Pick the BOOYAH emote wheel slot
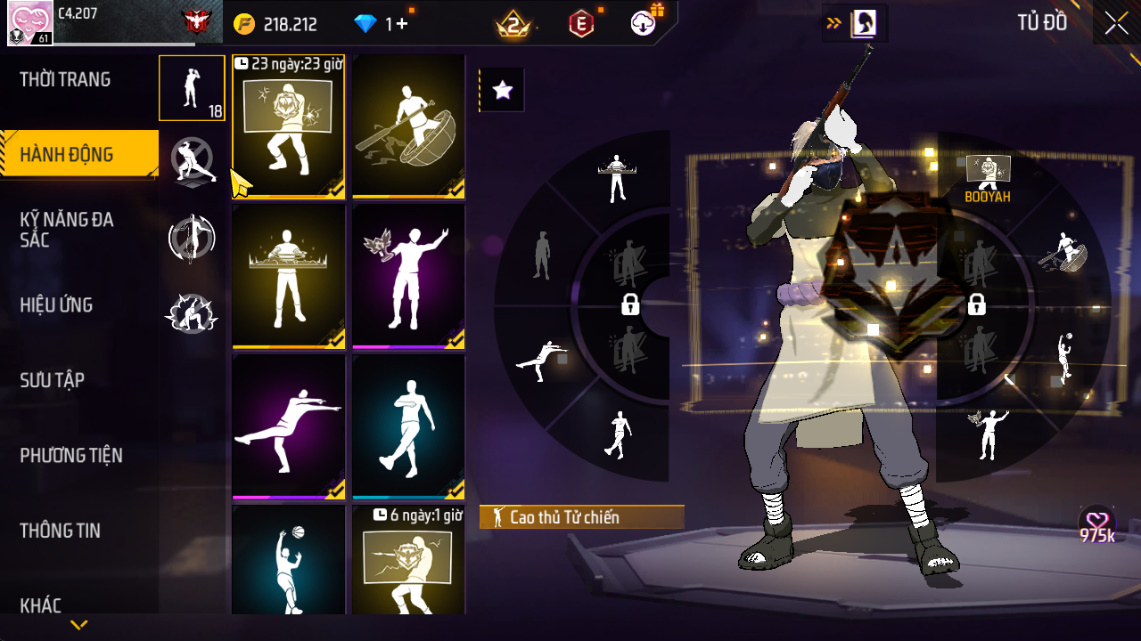Viewport: 1141px width, 641px height. [x=987, y=180]
